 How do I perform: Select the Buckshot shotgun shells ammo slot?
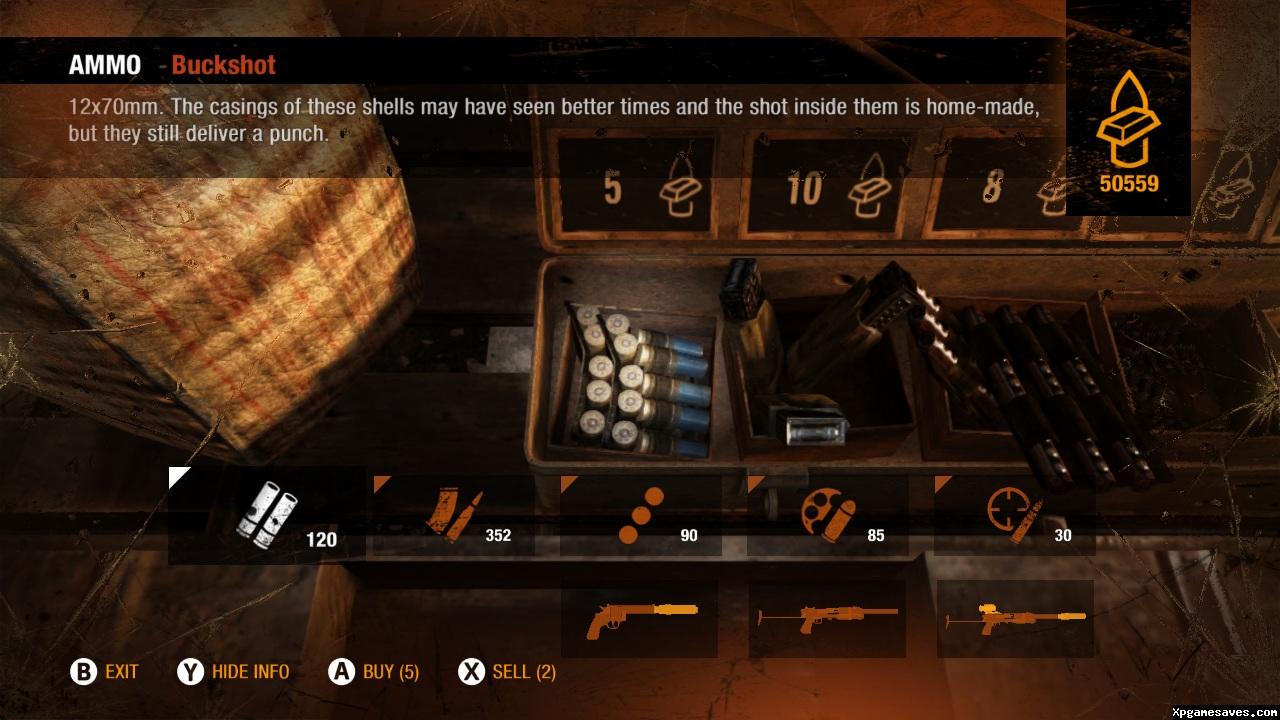[x=266, y=515]
